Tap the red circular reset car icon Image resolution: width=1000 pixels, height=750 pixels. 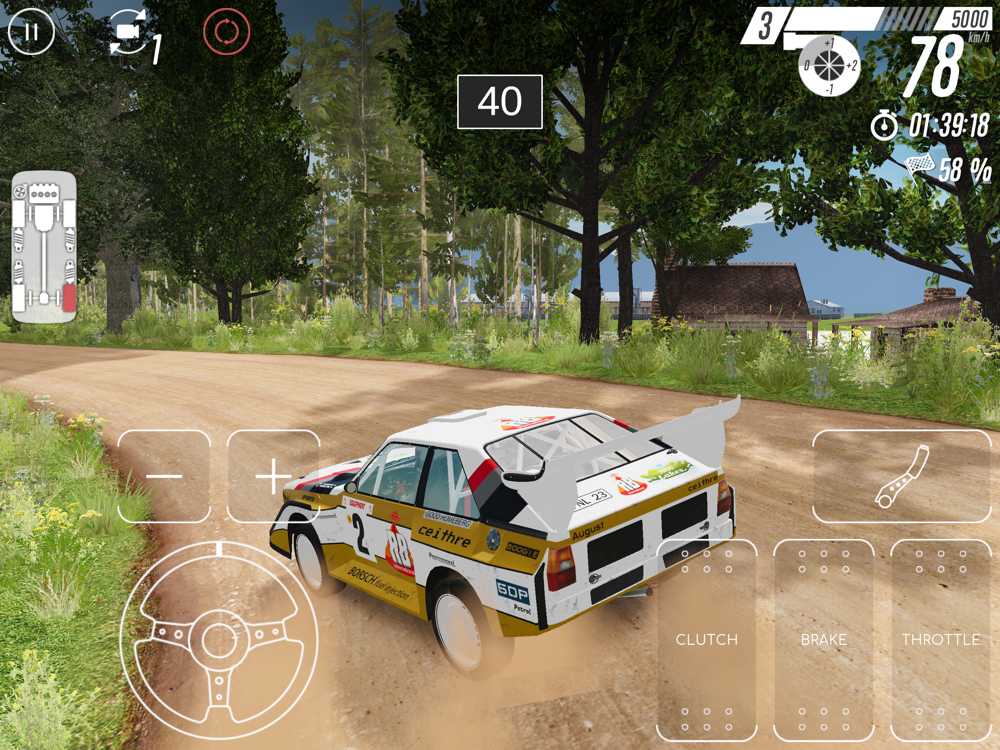tap(225, 32)
